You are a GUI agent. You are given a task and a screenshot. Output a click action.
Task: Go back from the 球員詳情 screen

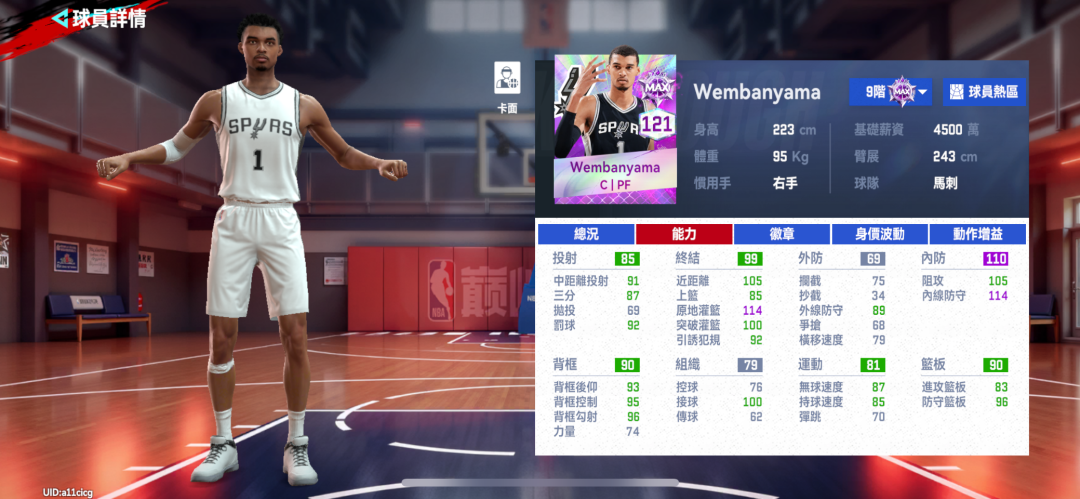pyautogui.click(x=61, y=18)
